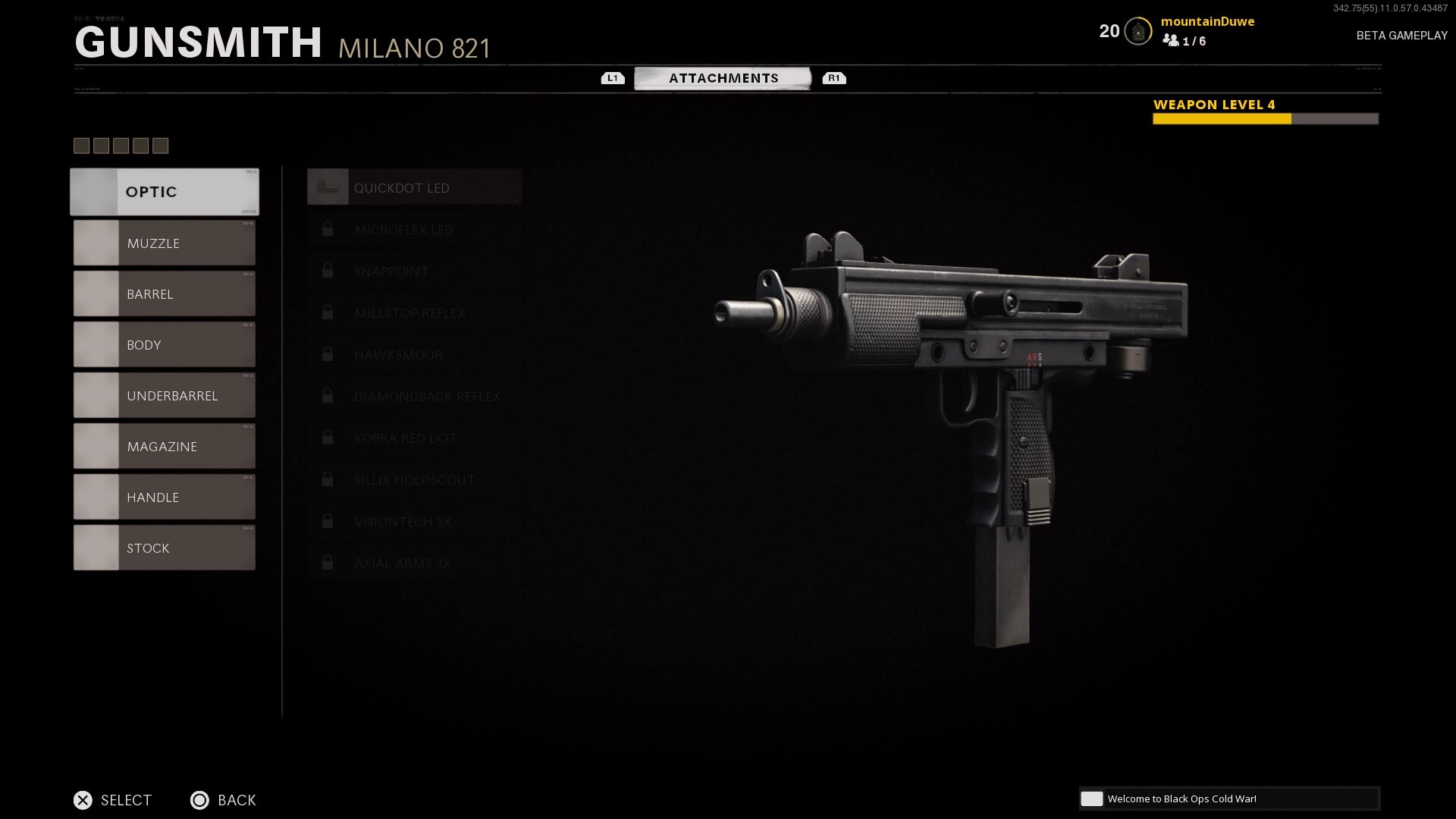Image resolution: width=1456 pixels, height=819 pixels.
Task: Open the Magazine attachment category
Action: coord(165,447)
